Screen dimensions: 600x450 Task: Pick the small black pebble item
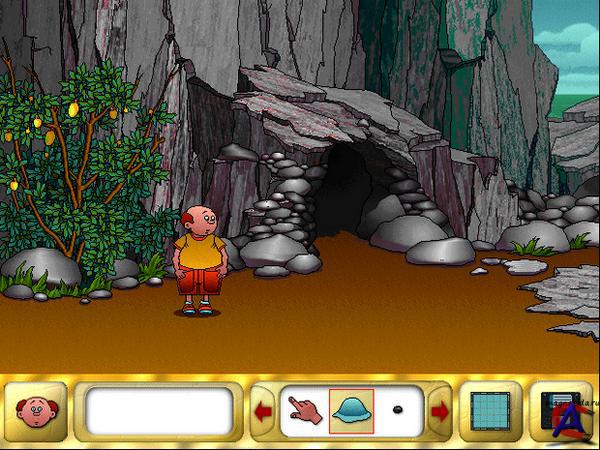(398, 410)
